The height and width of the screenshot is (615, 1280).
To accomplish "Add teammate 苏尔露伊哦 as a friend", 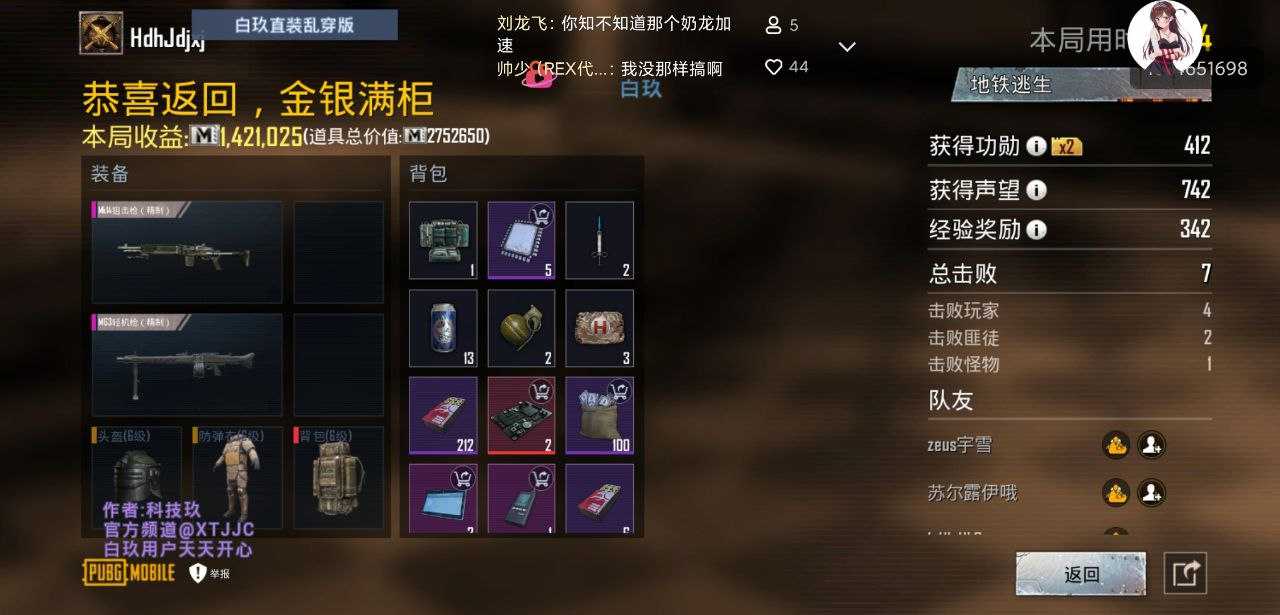I will coord(1151,492).
